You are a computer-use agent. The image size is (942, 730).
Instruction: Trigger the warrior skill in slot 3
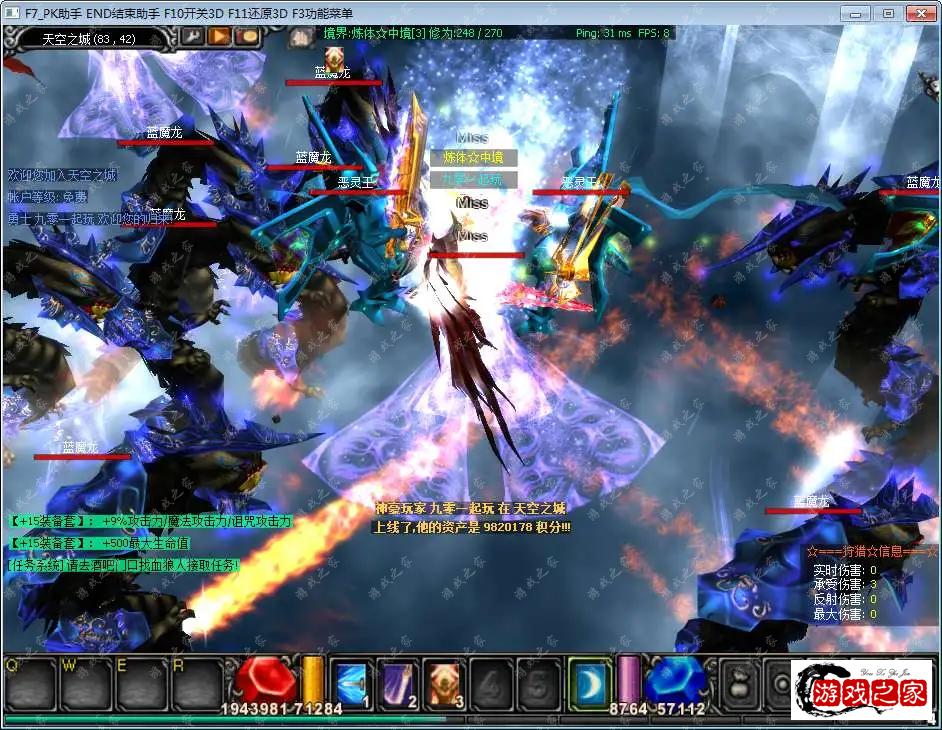coord(445,683)
